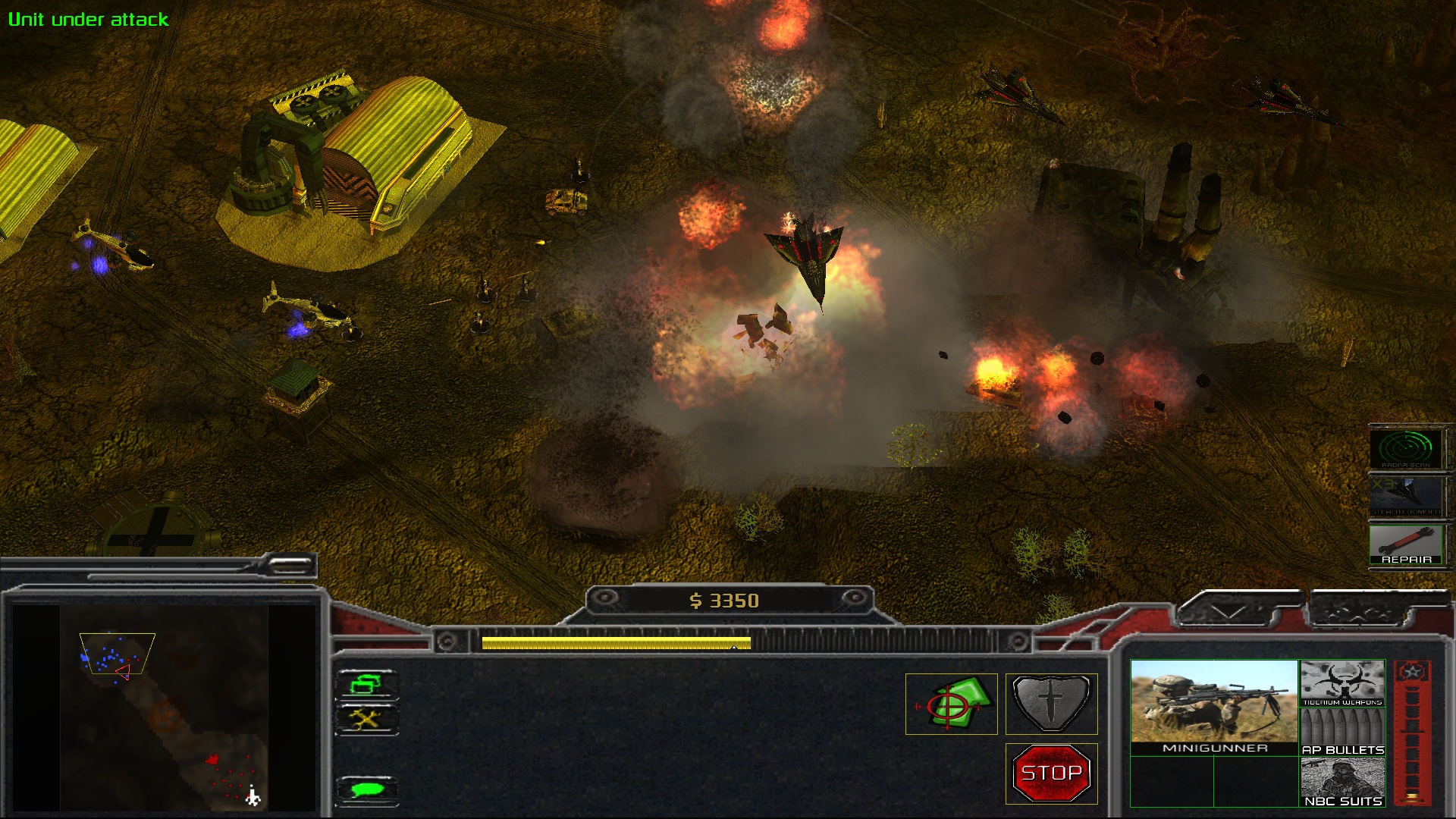This screenshot has width=1456, height=819.
Task: Select the Tiberium Weapons upgrade icon
Action: 1342,682
